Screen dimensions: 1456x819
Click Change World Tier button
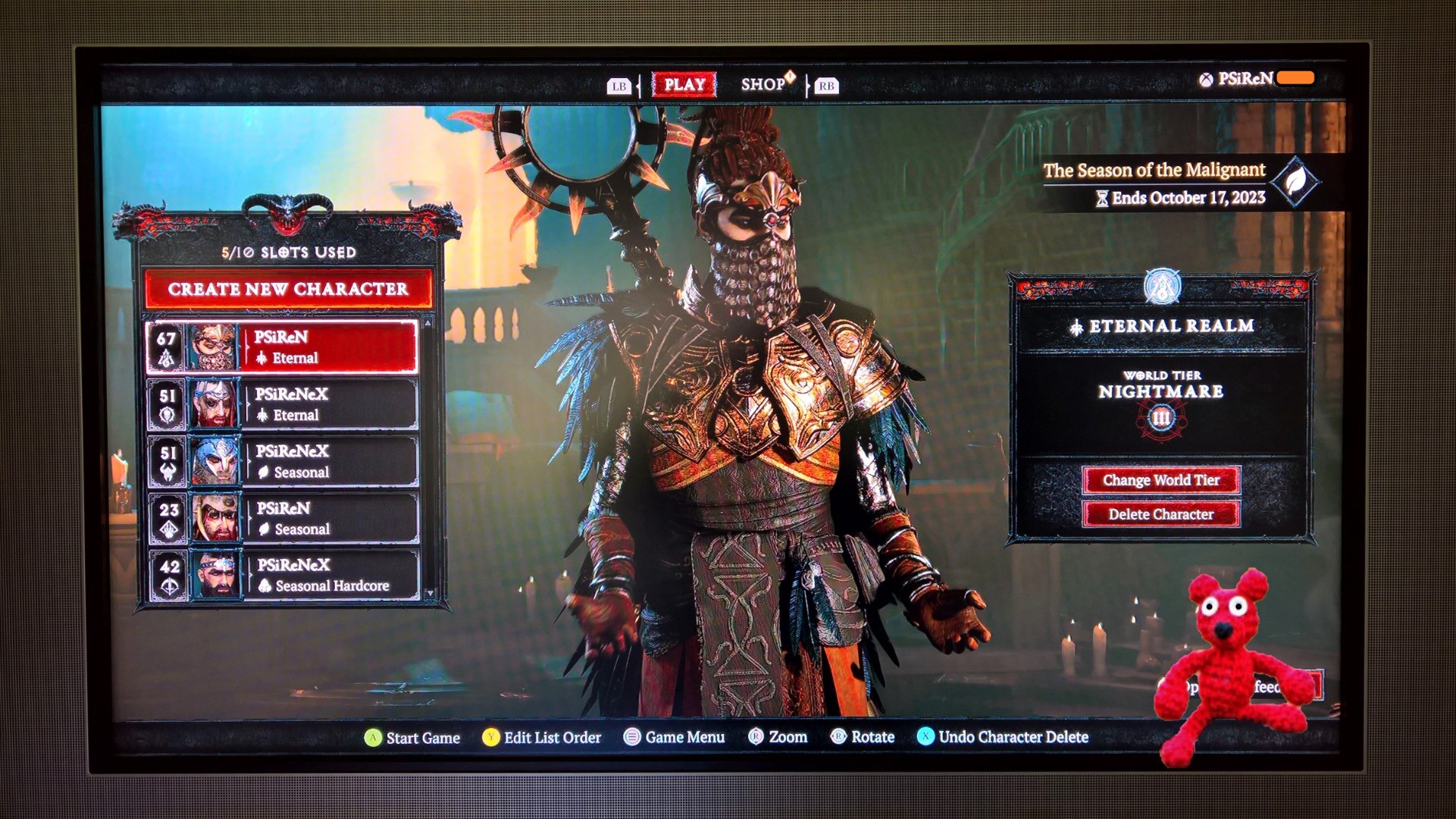(x=1160, y=480)
